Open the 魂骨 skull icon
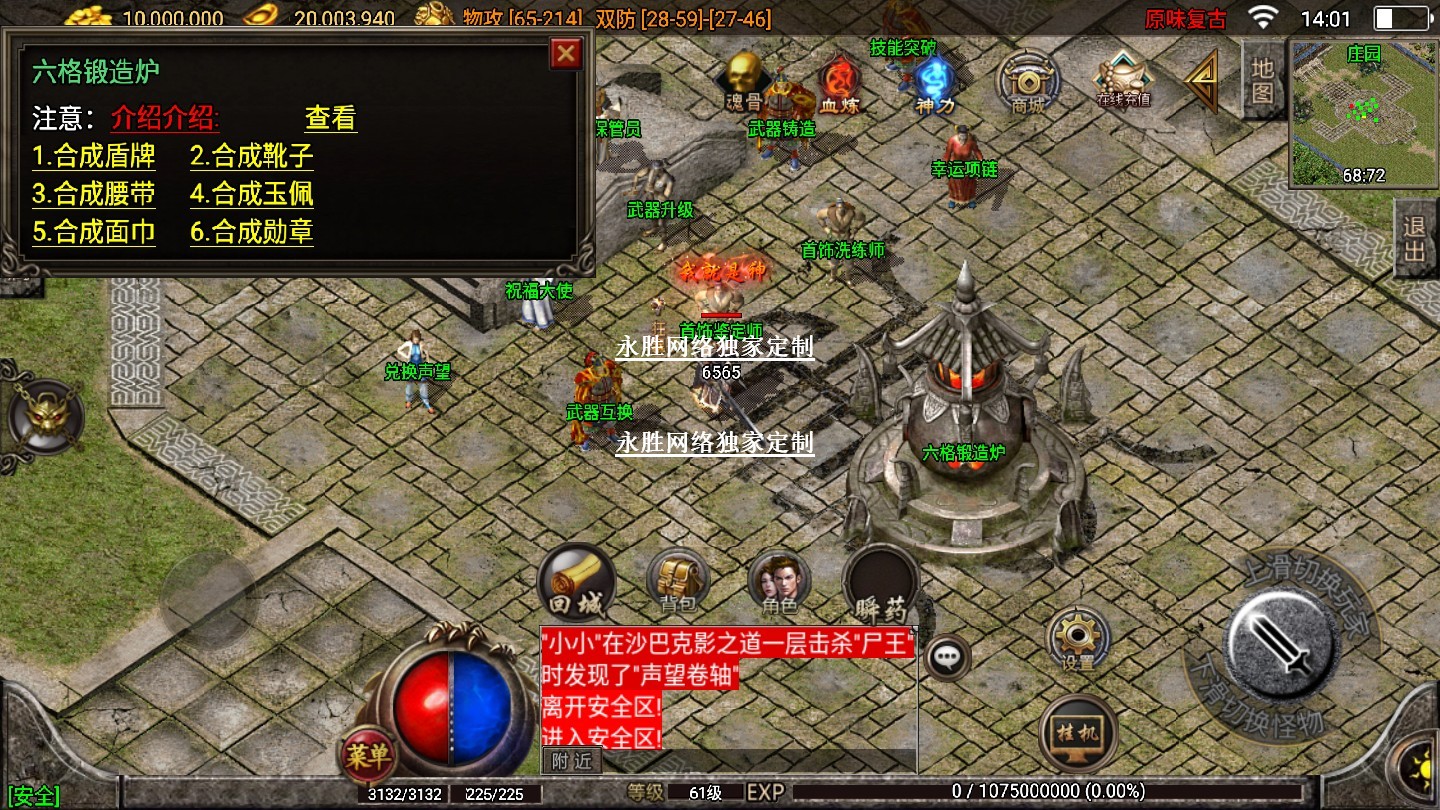This screenshot has width=1440, height=810. coord(742,80)
